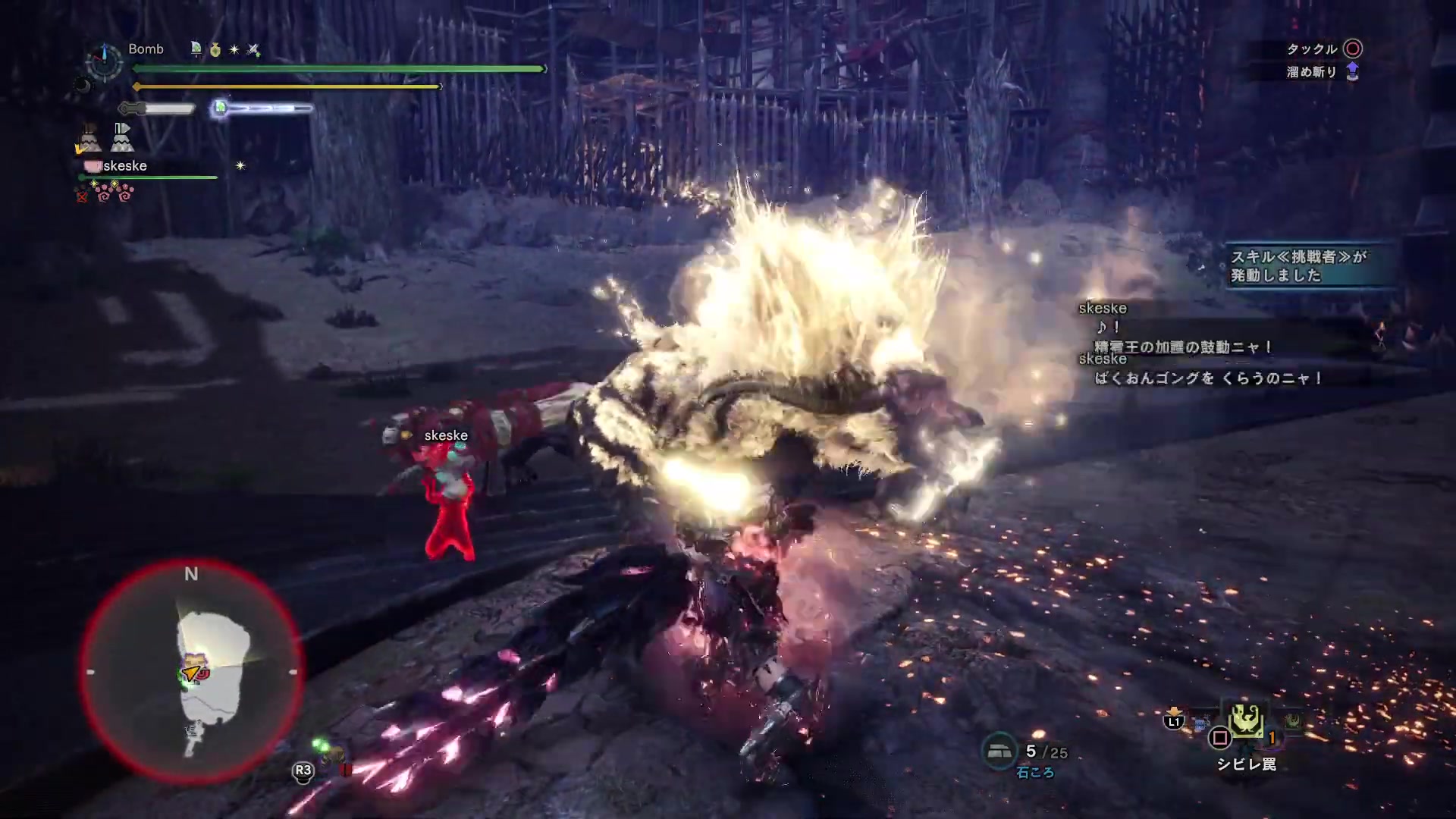
Task: Click the quest timer clock icon
Action: tap(104, 61)
